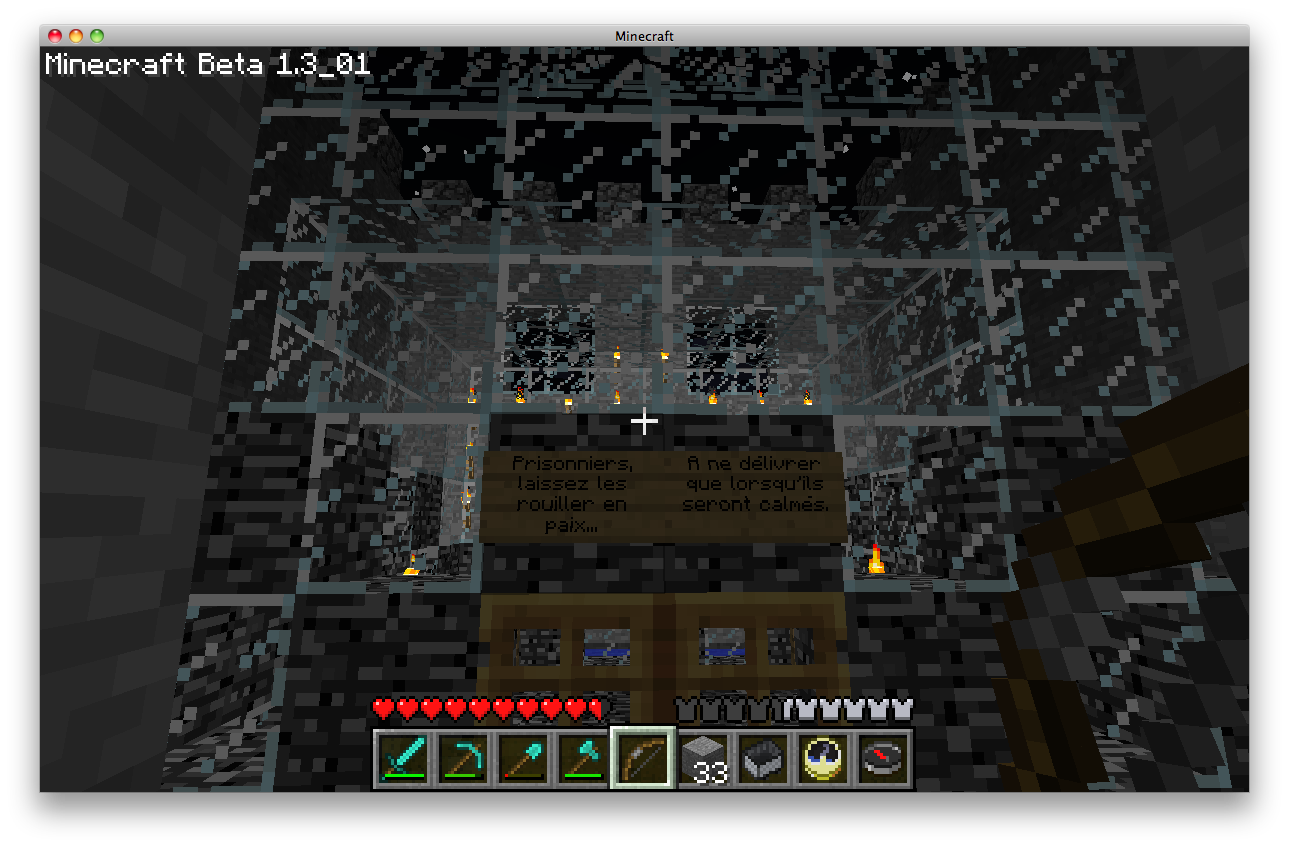The height and width of the screenshot is (847, 1289).
Task: Pick the diamond axe hotbar slot
Action: click(x=582, y=759)
